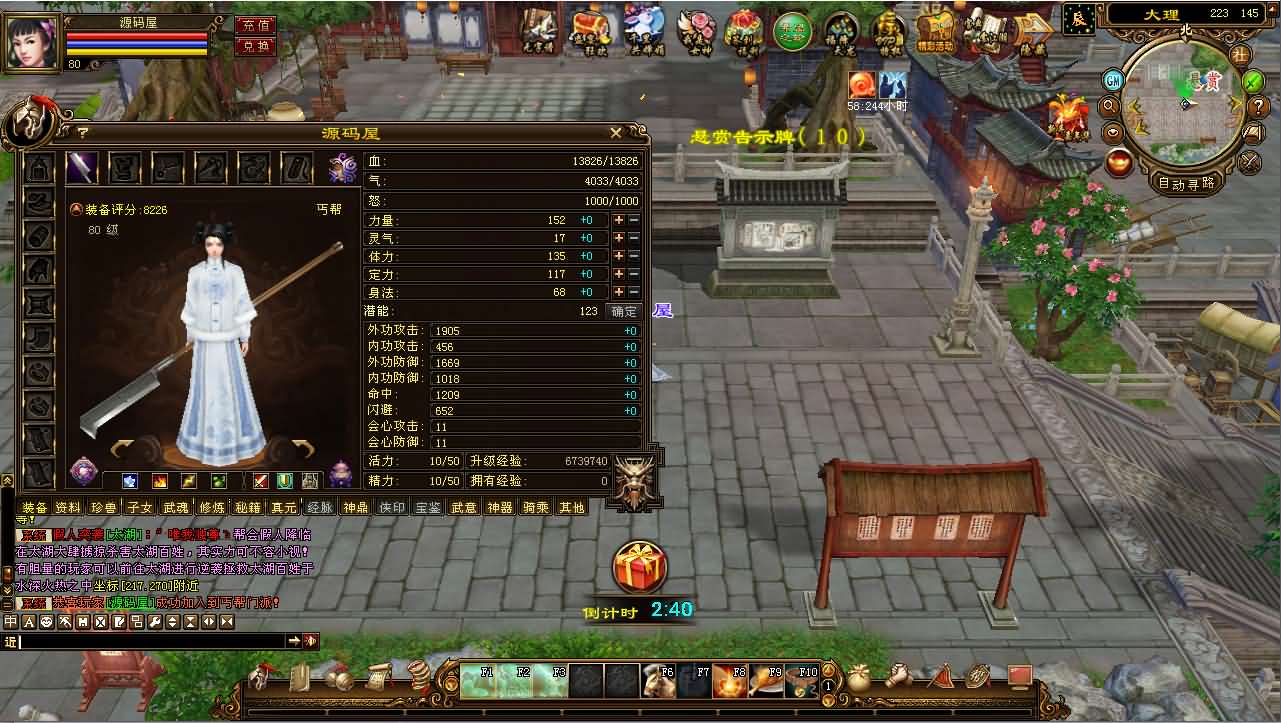Click the 兑换 exchange button

[x=255, y=46]
